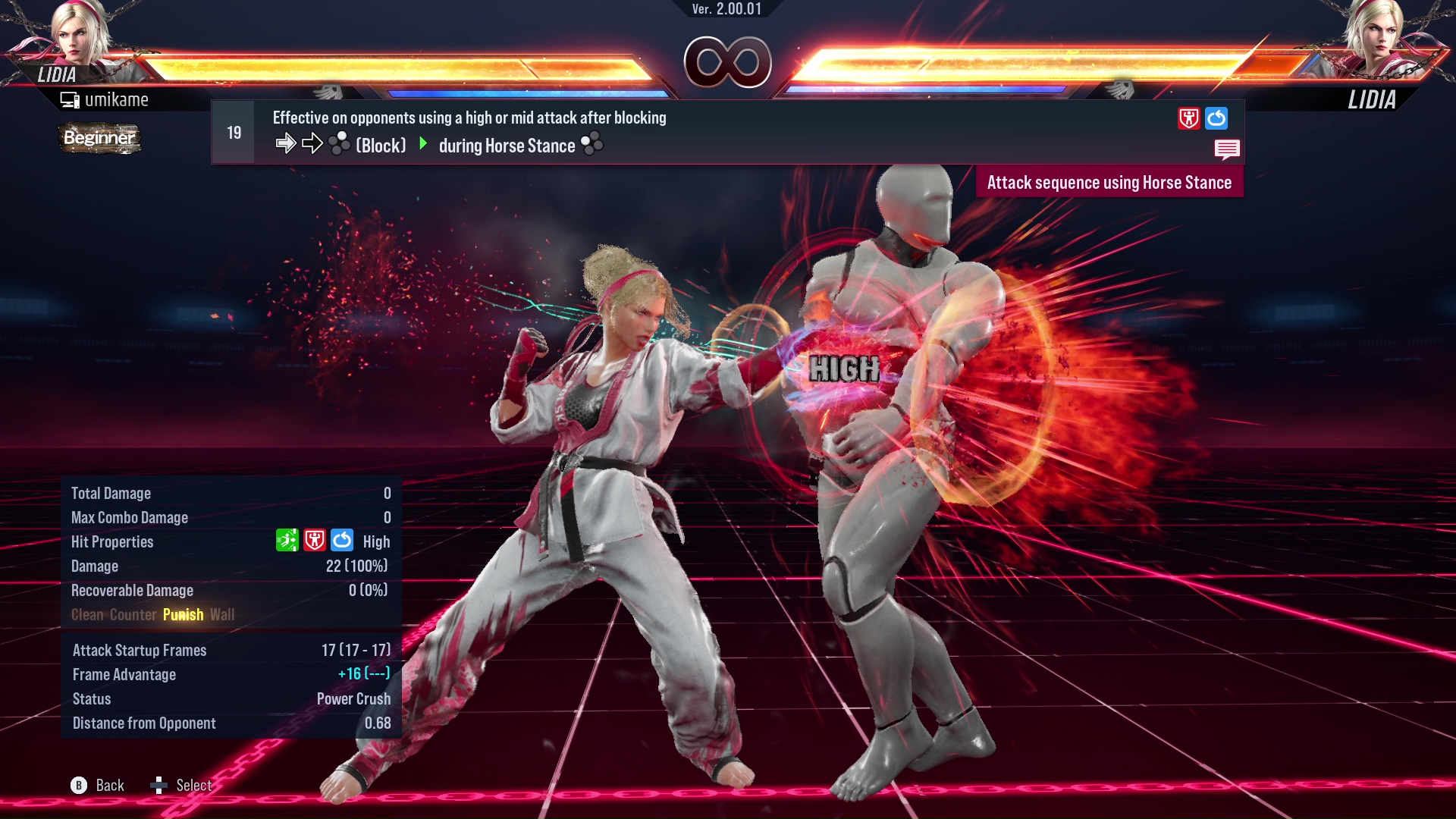
Task: Click the green wall splat icon in Hit Properties
Action: point(287,541)
